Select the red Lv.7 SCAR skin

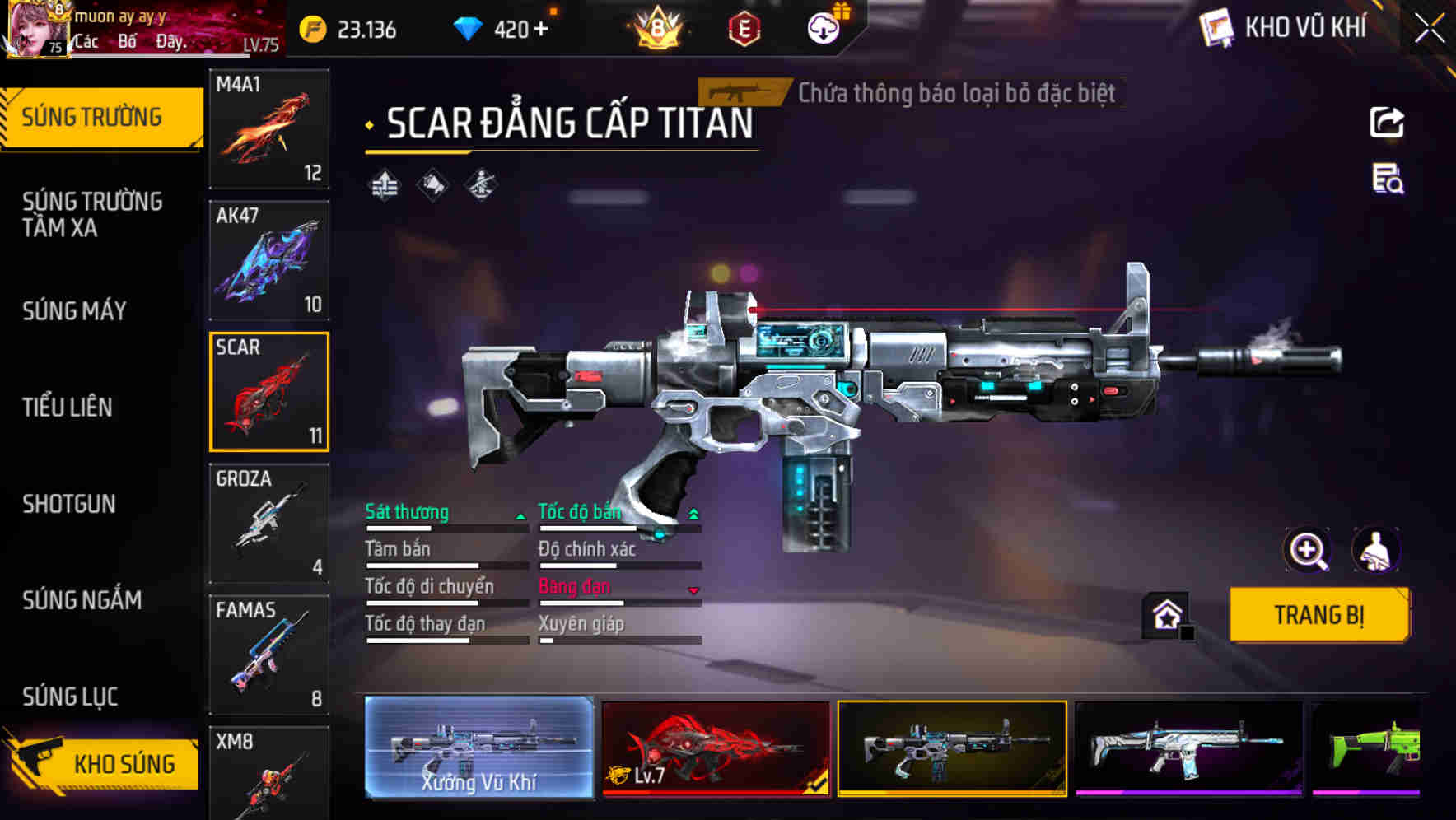tap(715, 748)
